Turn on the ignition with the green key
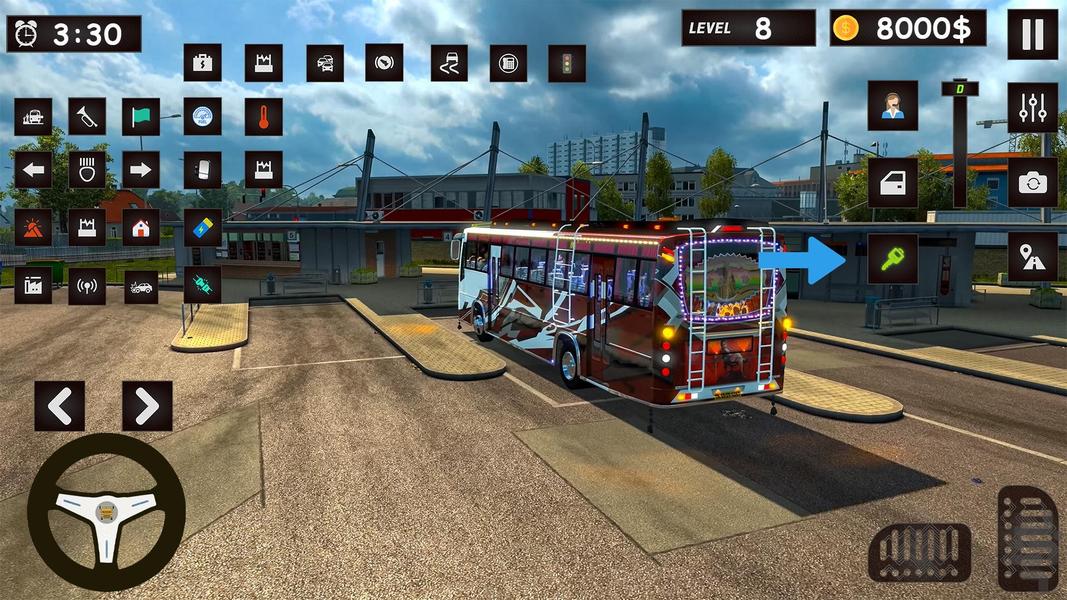Screen dimensions: 1067x600 [x=893, y=258]
